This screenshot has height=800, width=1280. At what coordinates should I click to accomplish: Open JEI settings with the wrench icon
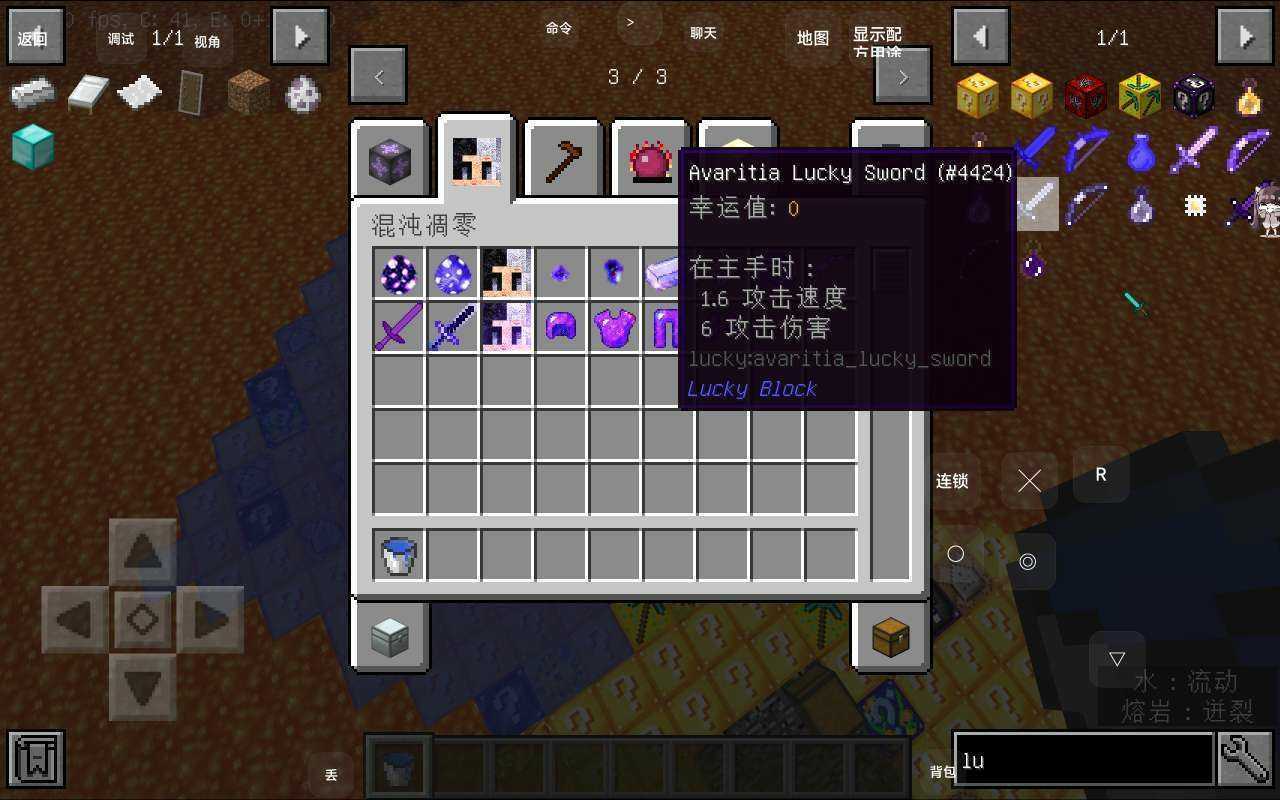pyautogui.click(x=1247, y=760)
